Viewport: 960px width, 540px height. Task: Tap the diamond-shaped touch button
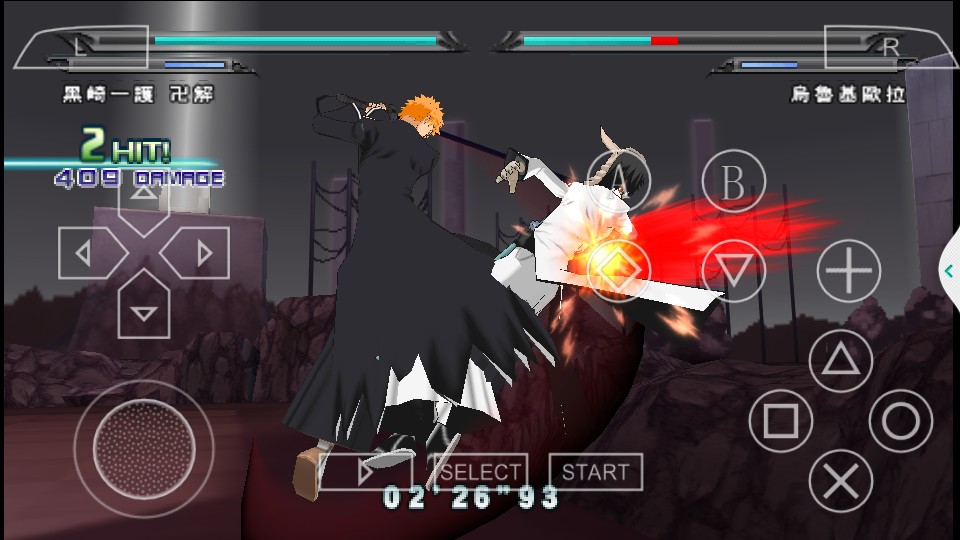[618, 270]
